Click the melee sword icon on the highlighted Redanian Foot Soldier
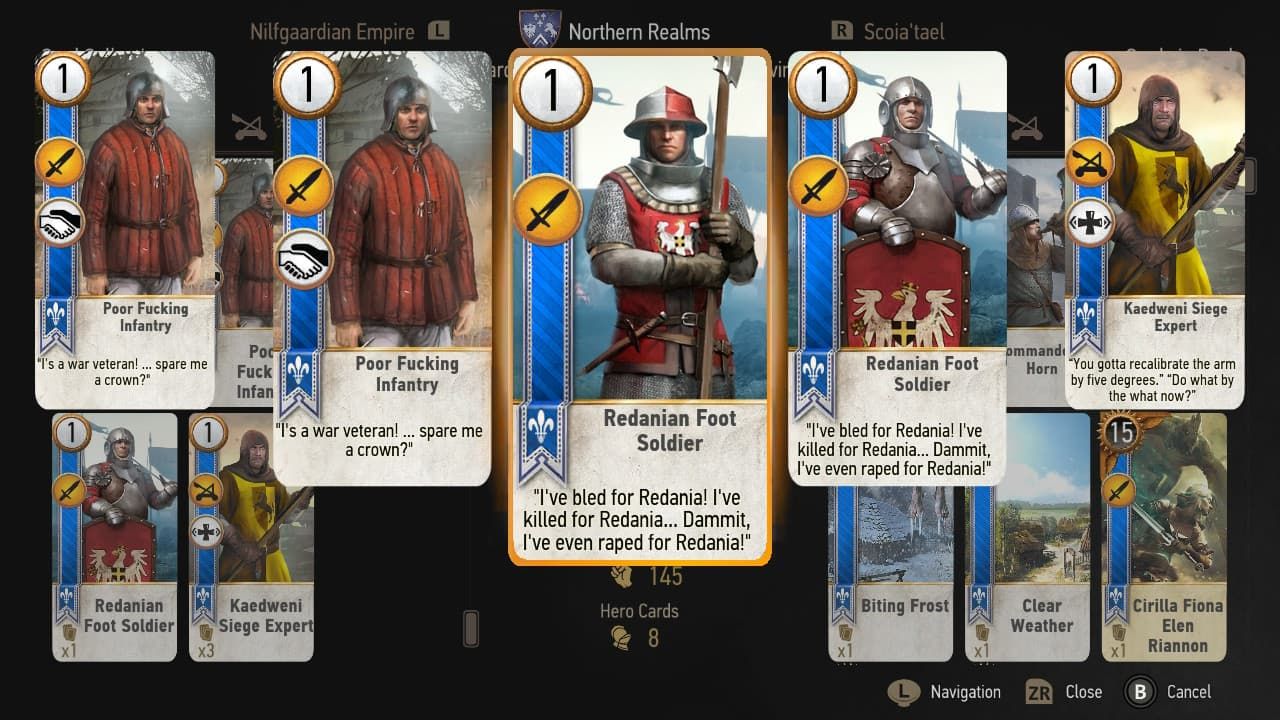Screen dimensions: 1280x720 tap(547, 212)
